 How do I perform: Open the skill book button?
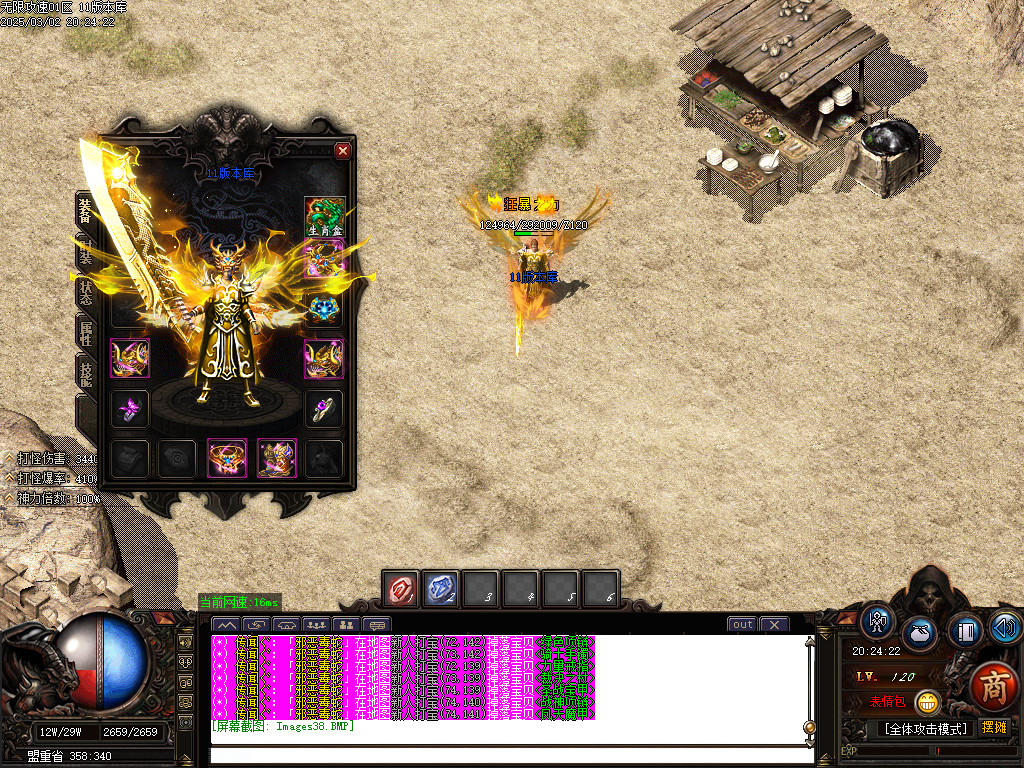pyautogui.click(x=965, y=632)
